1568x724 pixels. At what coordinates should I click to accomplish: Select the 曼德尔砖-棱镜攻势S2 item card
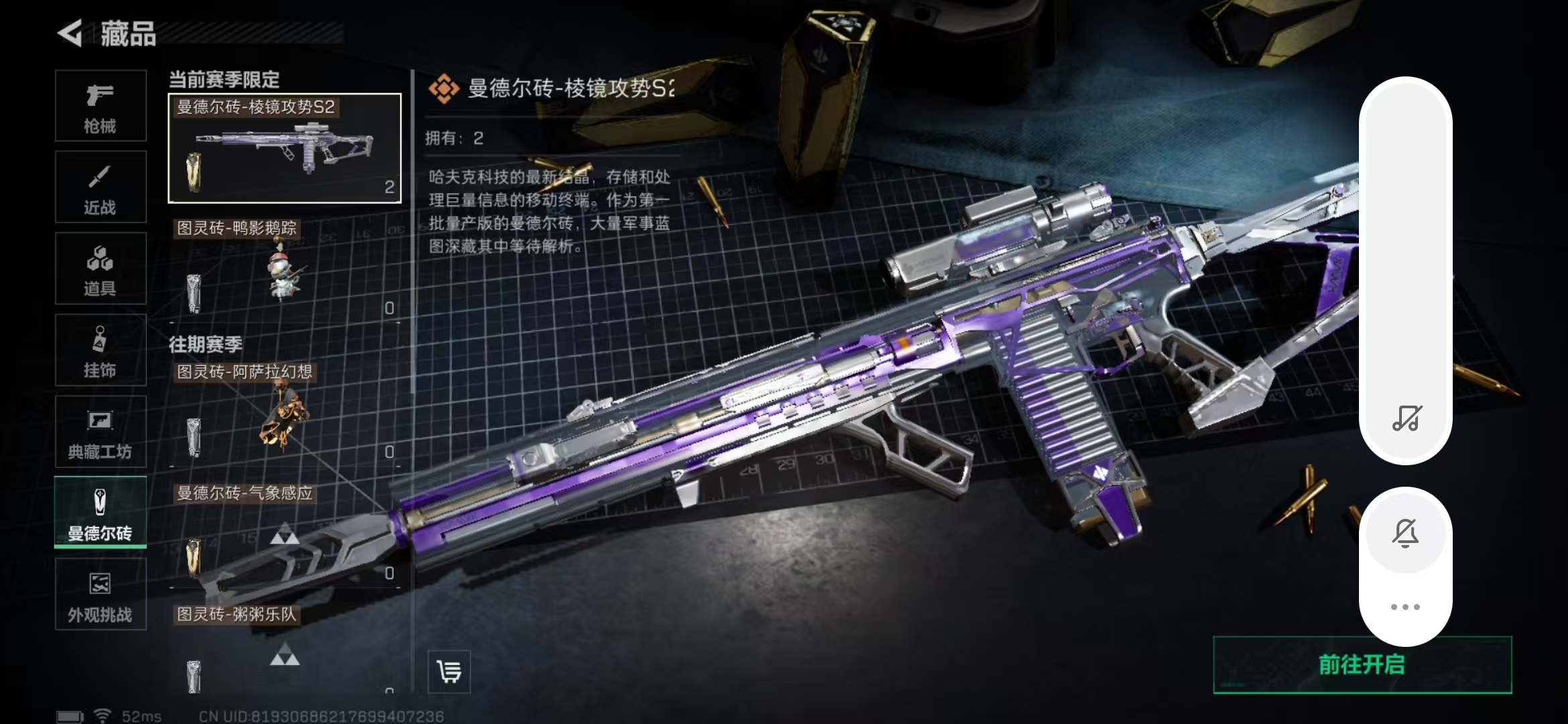pyautogui.click(x=285, y=148)
